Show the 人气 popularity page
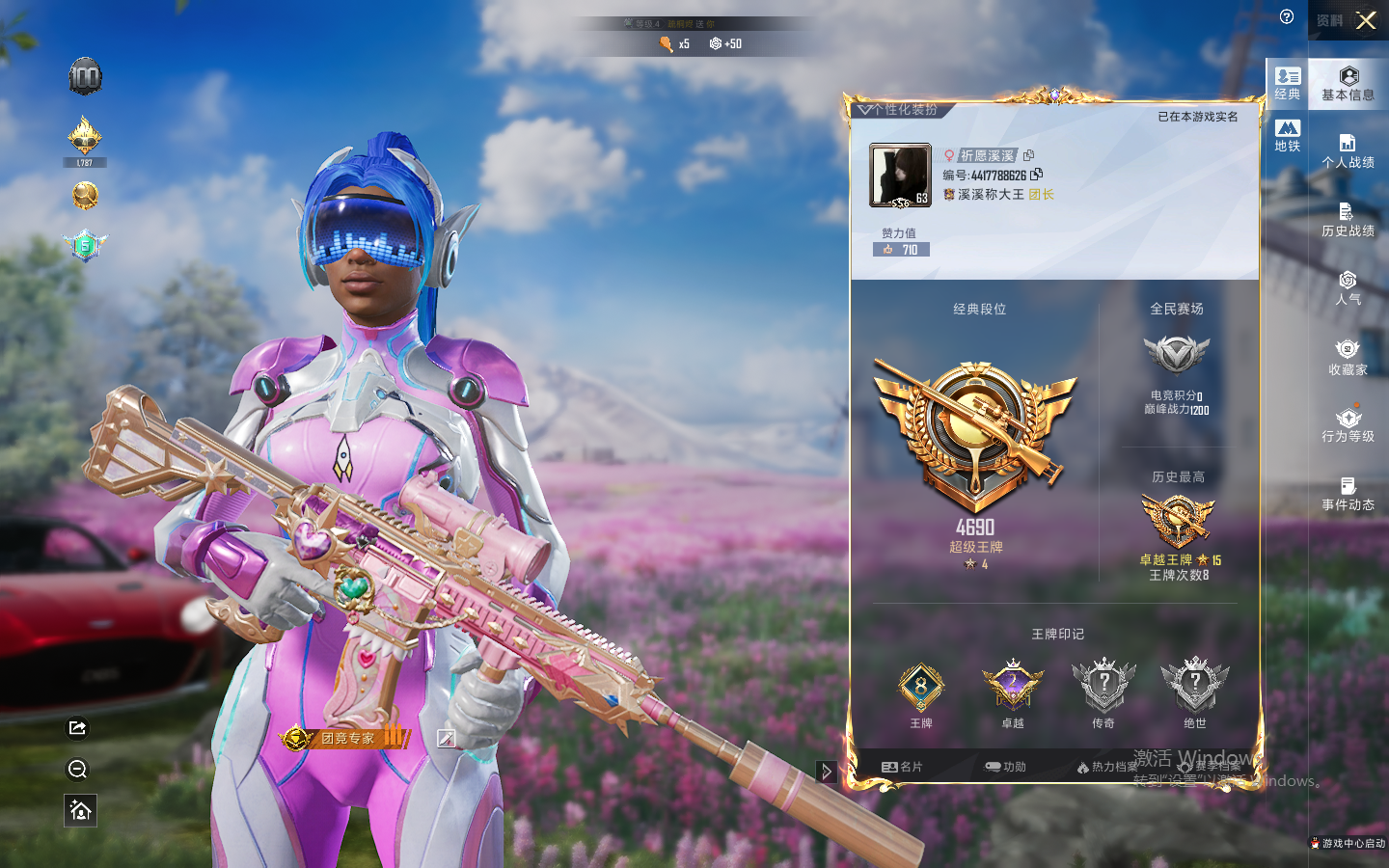The height and width of the screenshot is (868, 1389). coord(1348,288)
